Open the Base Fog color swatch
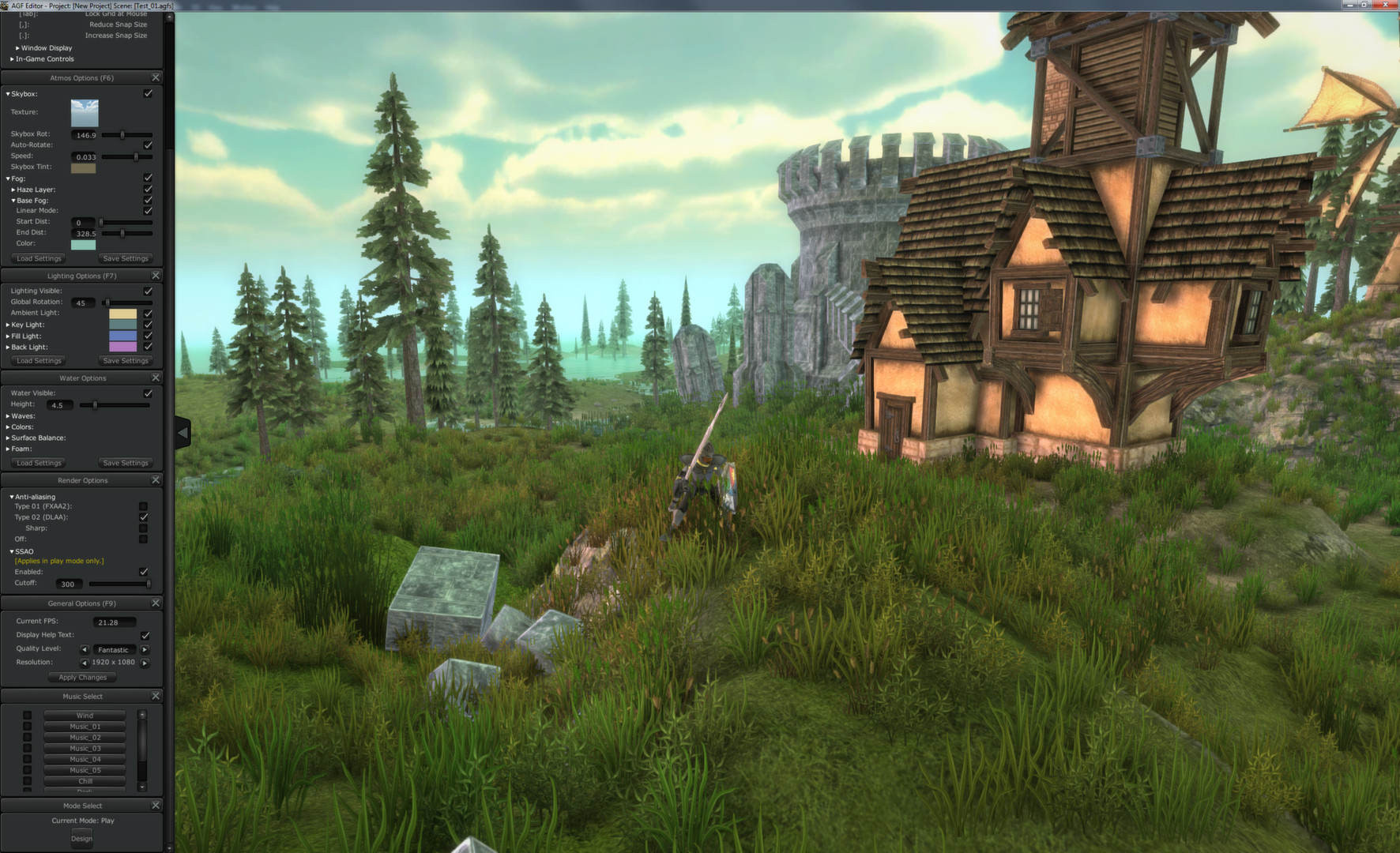 [84, 244]
